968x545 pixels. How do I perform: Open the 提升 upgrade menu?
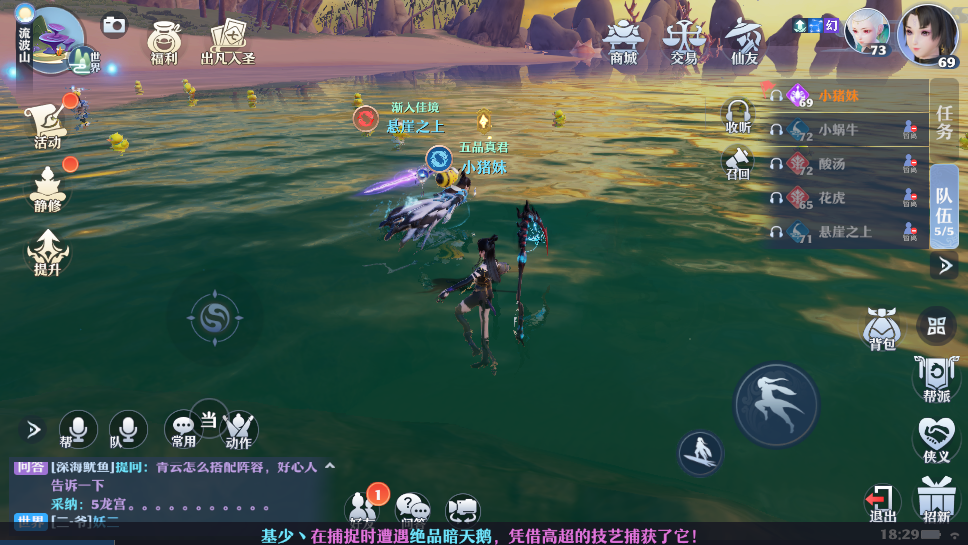tap(47, 250)
